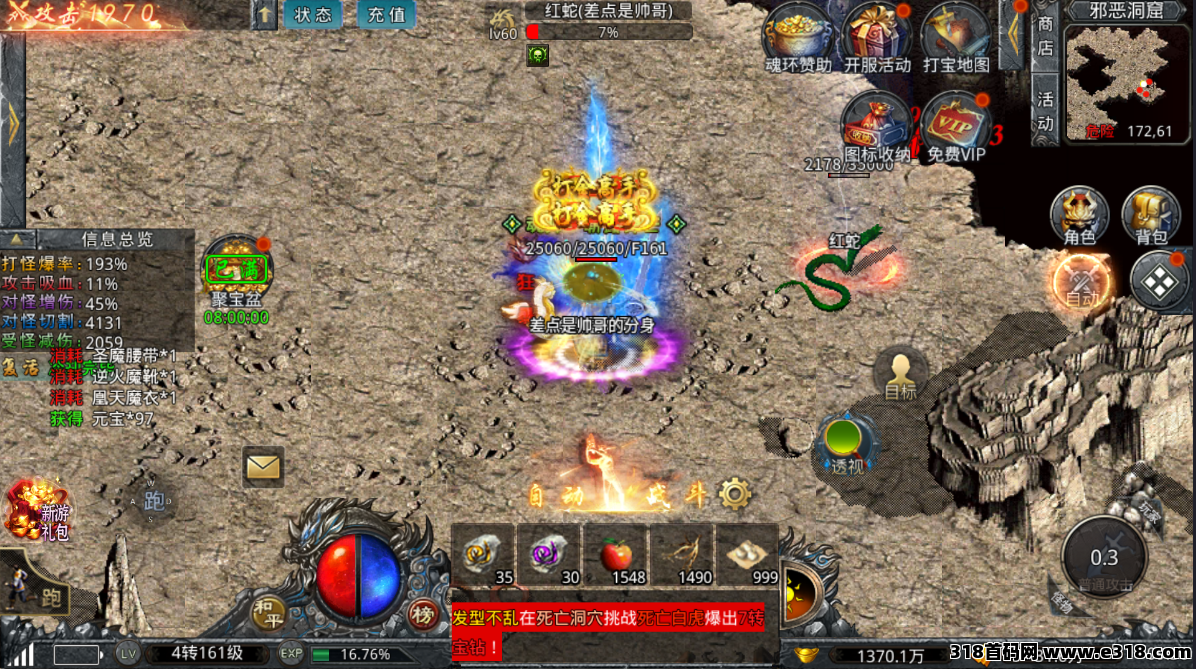1196x669 pixels.
Task: Open the 商店 shop tab
Action: (1045, 36)
